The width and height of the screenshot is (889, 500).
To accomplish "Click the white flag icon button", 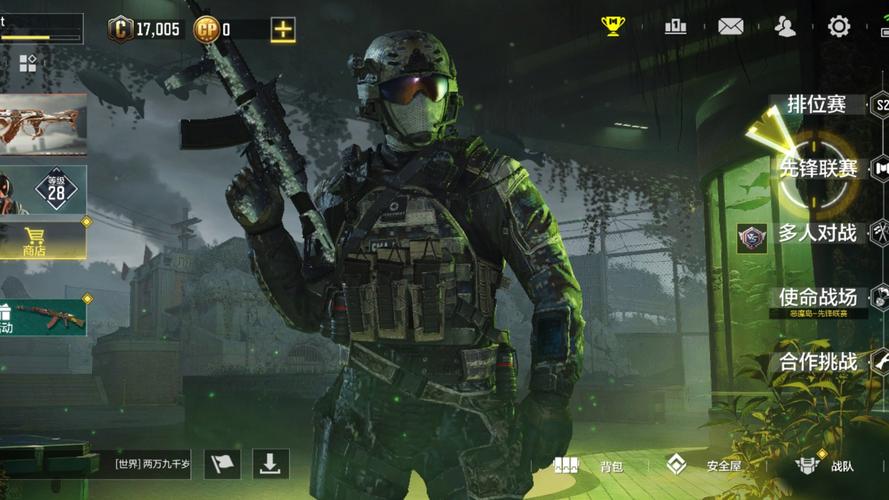I will [x=222, y=464].
